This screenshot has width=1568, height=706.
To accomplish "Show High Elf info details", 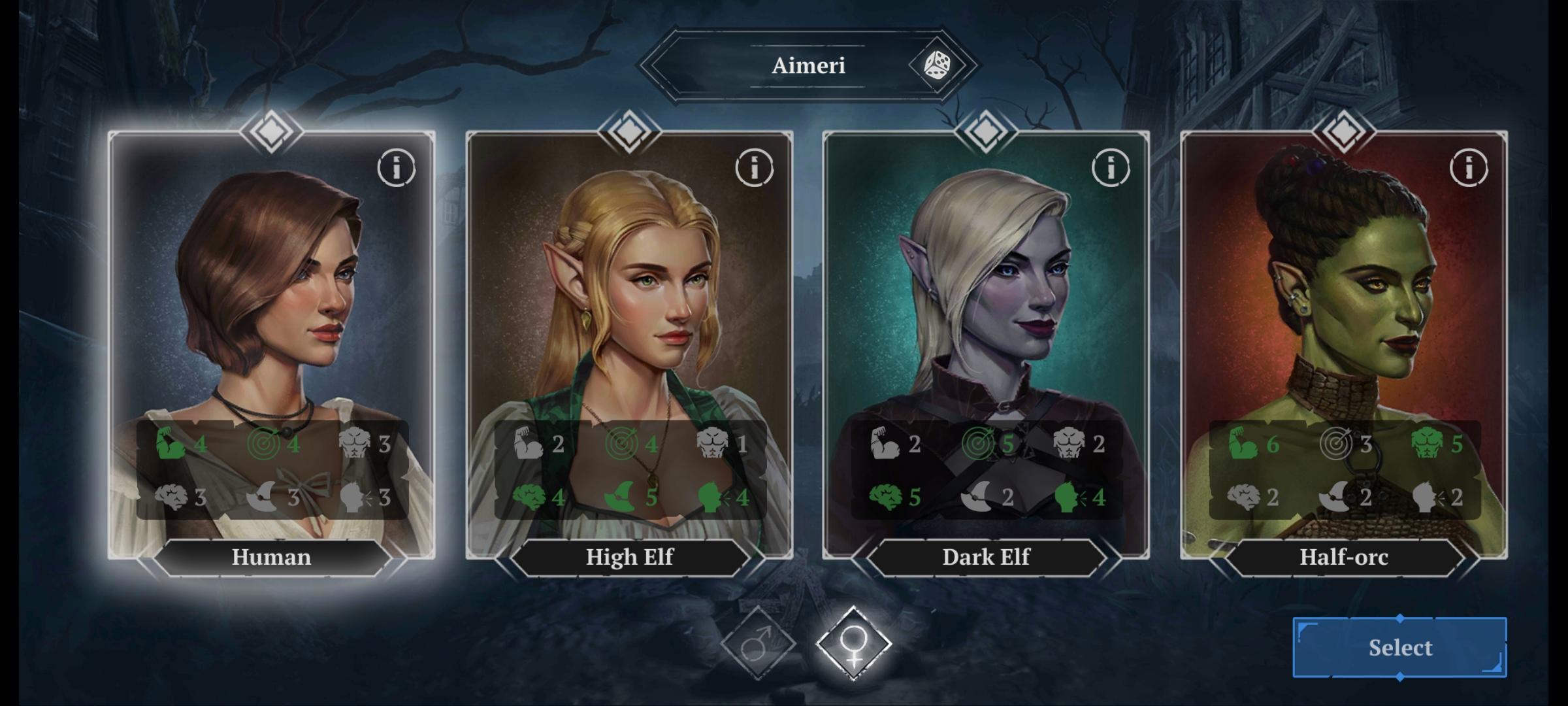I will [x=754, y=168].
